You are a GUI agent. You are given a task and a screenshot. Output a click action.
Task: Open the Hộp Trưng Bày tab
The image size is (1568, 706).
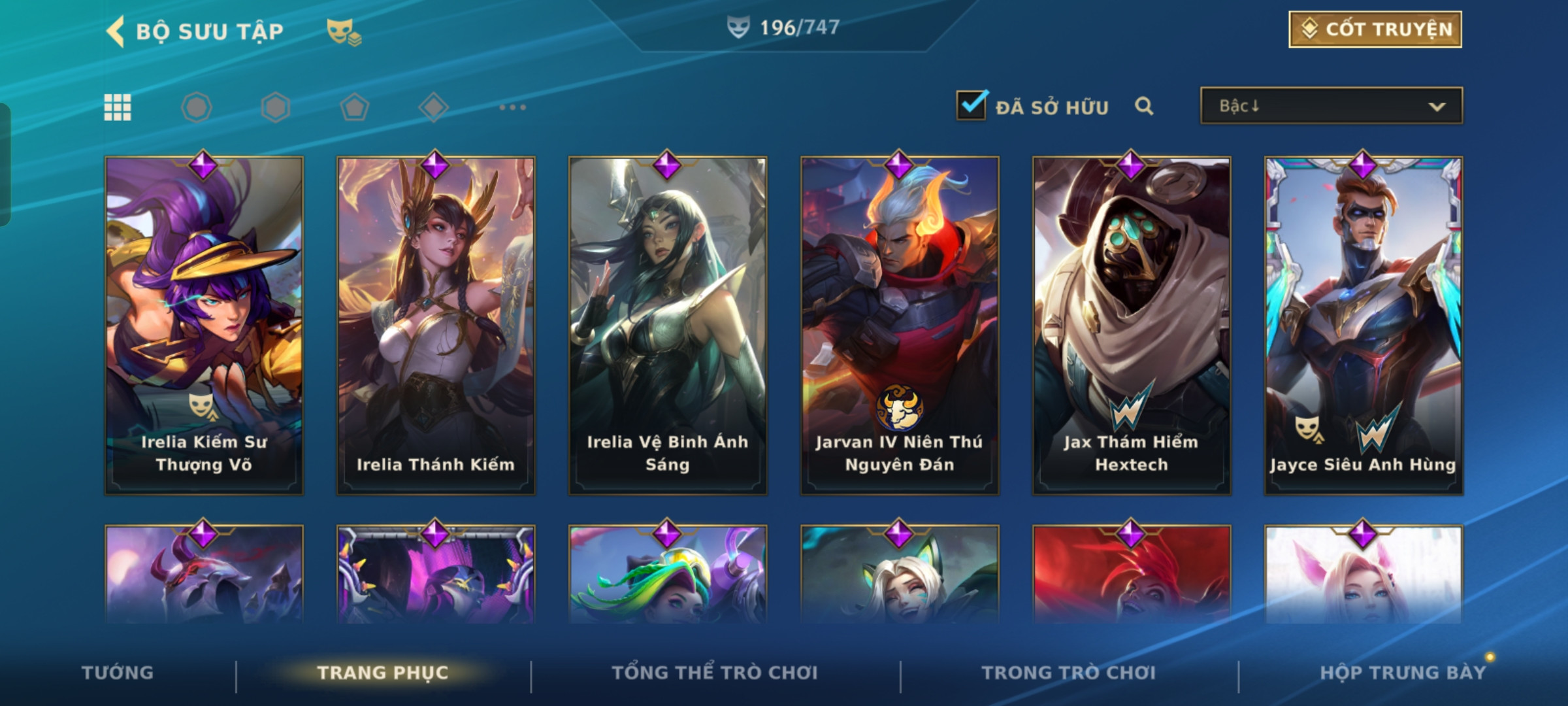point(1403,673)
